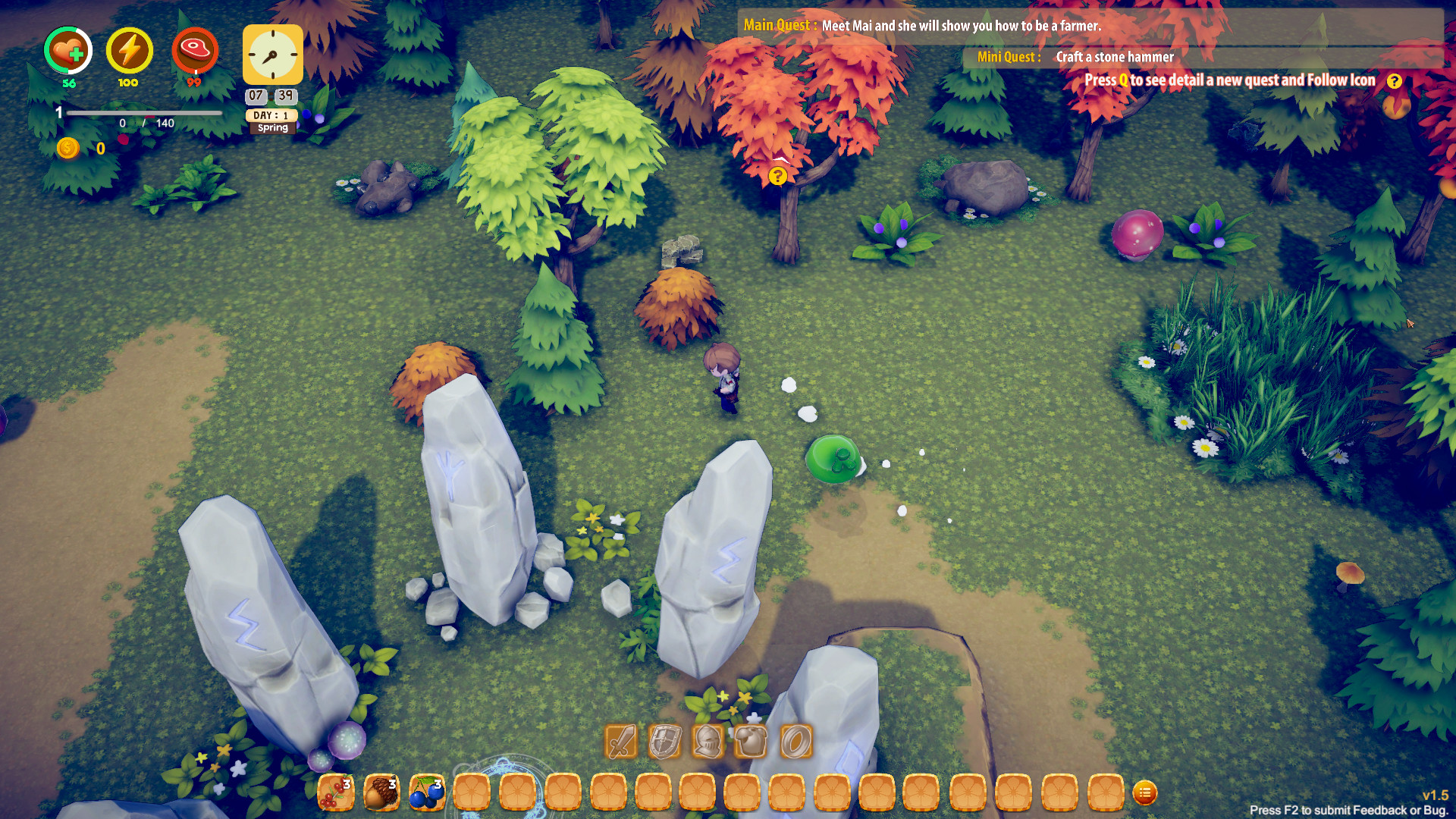Select the energy lightning bolt icon
The image size is (1456, 819).
pyautogui.click(x=129, y=52)
